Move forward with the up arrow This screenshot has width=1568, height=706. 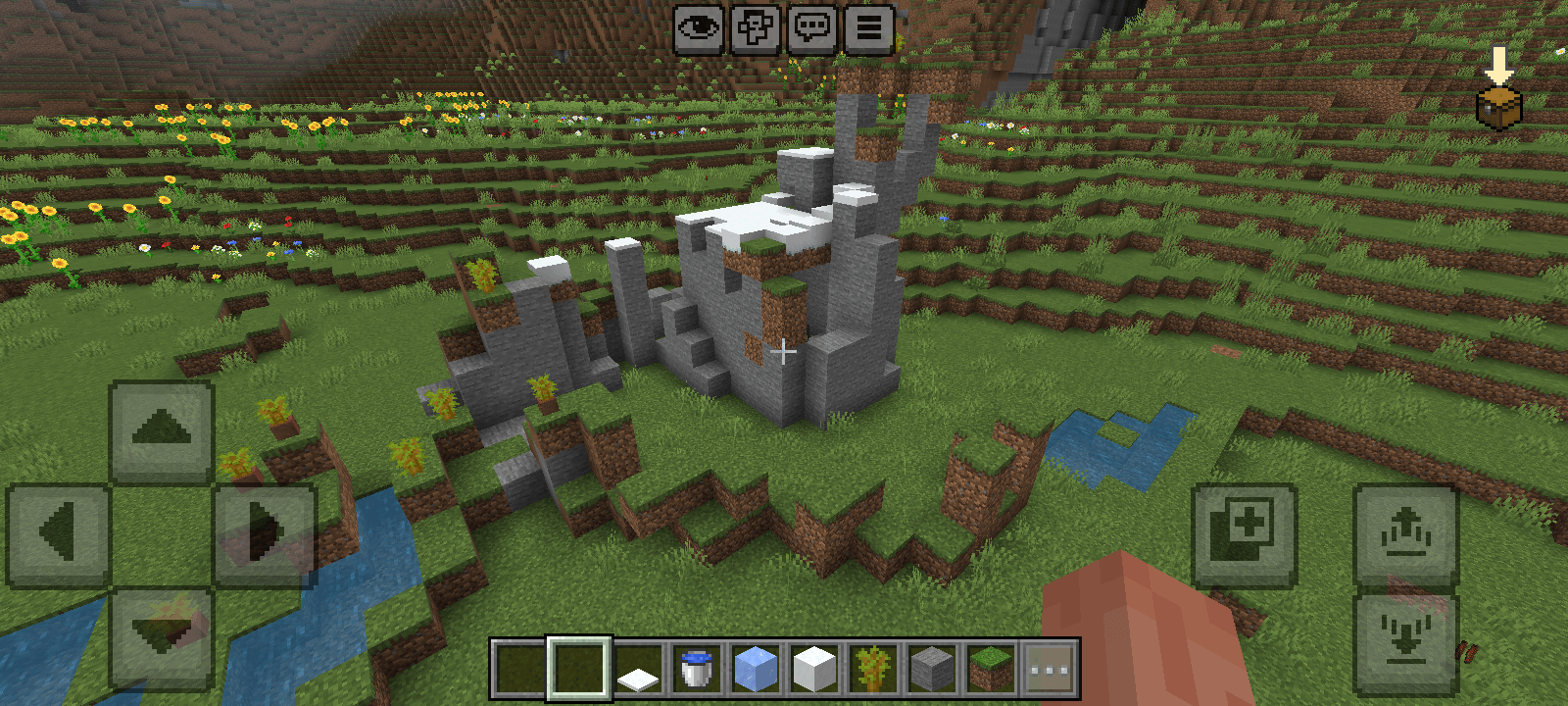pos(162,431)
